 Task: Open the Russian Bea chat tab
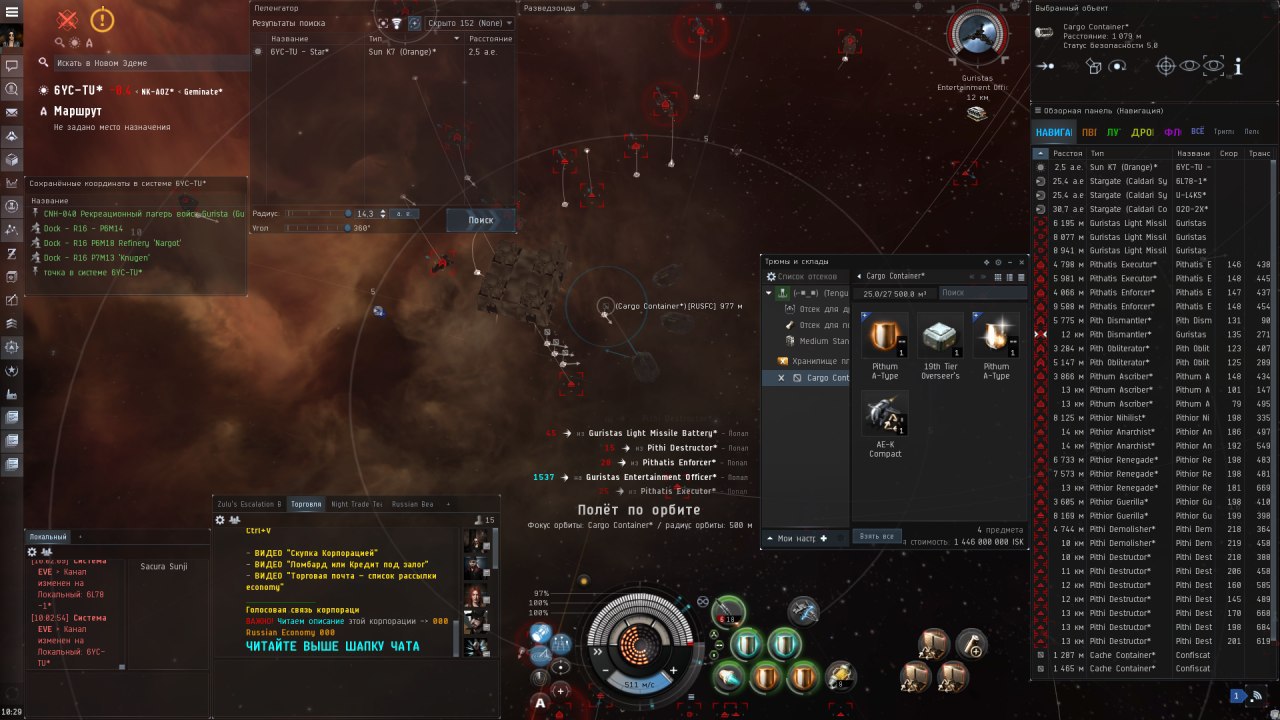[413, 504]
